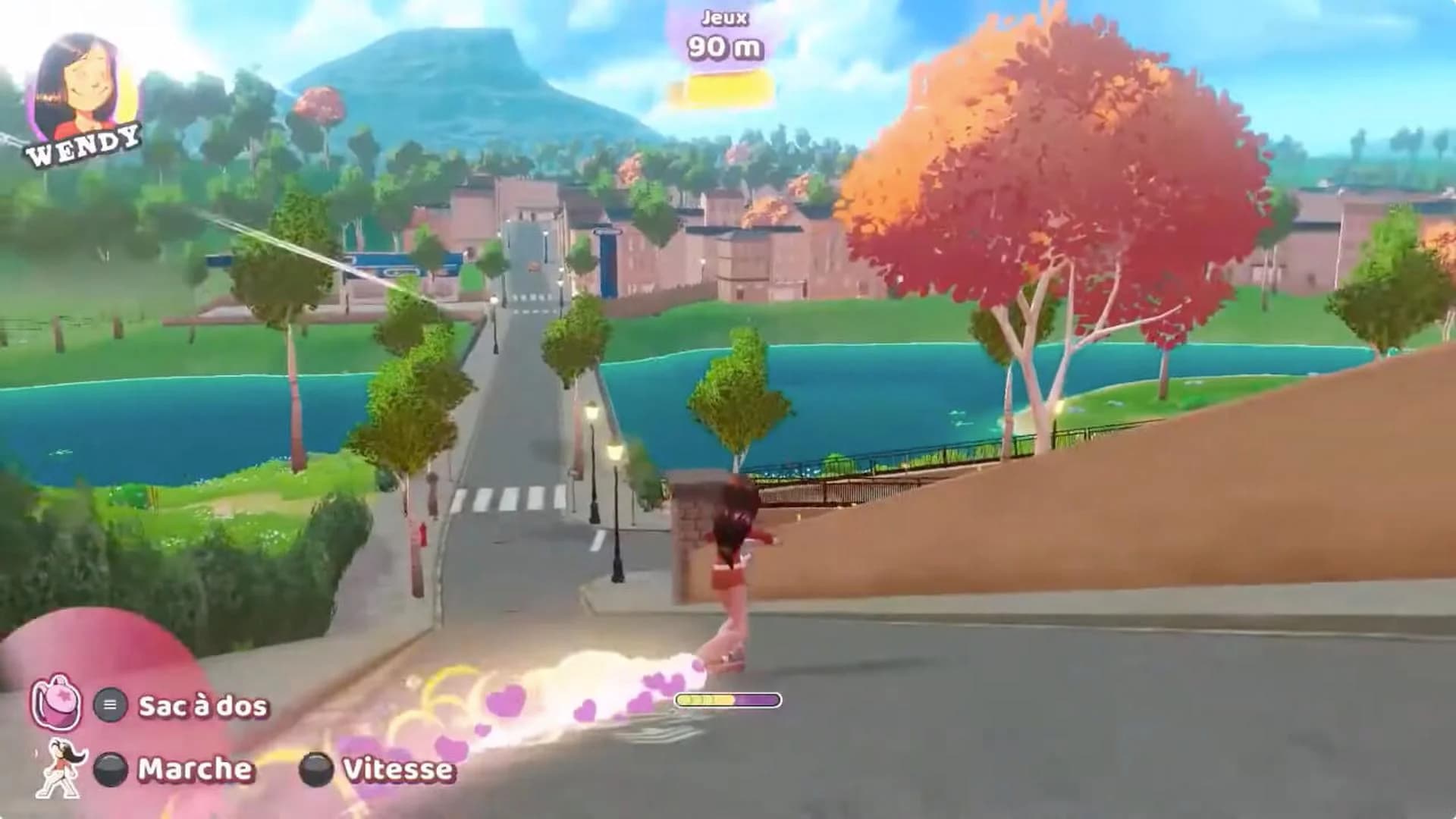Click Wendy's circular portrait
This screenshot has width=1456, height=819.
(x=85, y=83)
